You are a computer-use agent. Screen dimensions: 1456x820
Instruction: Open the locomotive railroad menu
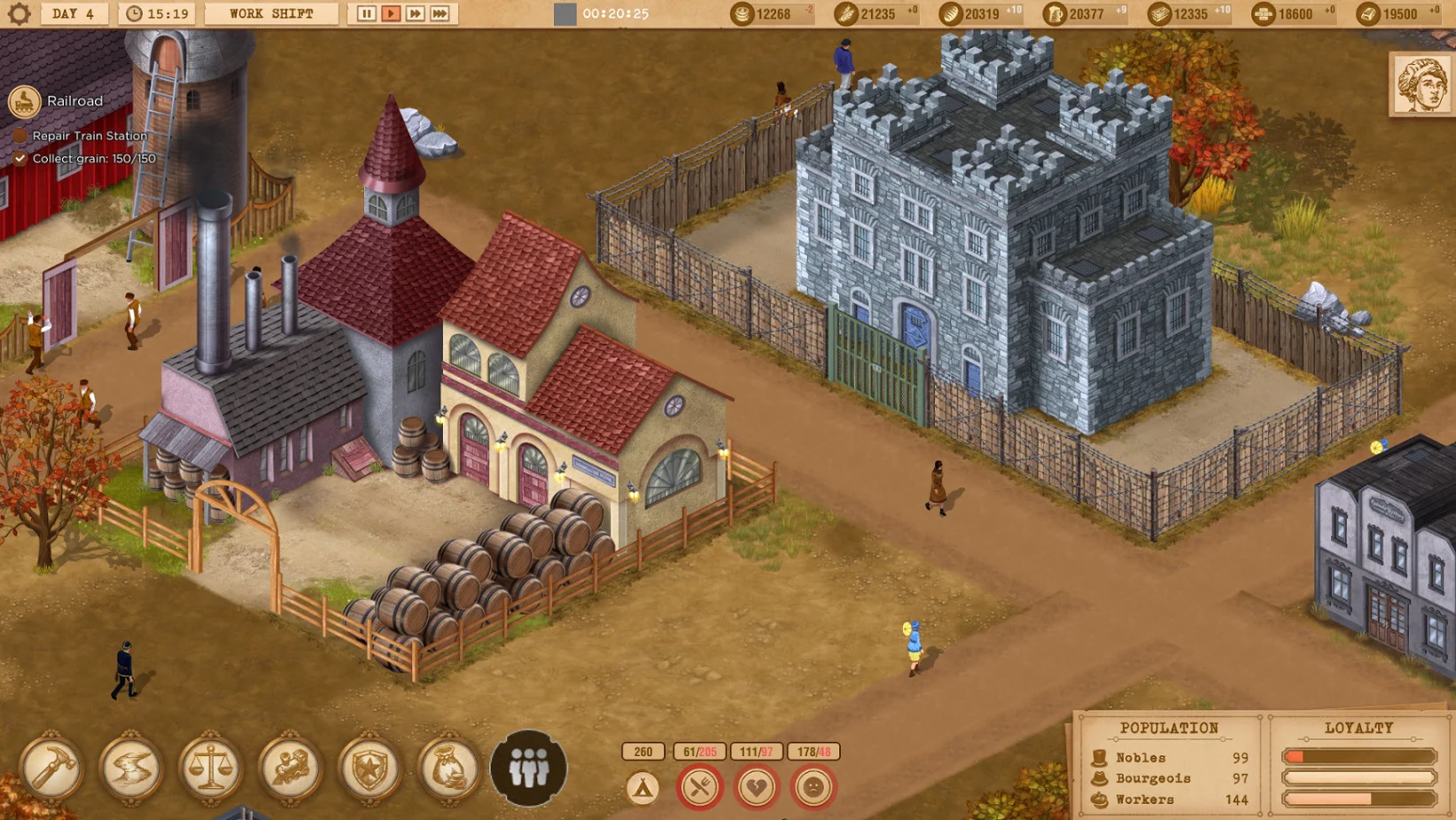pyautogui.click(x=291, y=769)
